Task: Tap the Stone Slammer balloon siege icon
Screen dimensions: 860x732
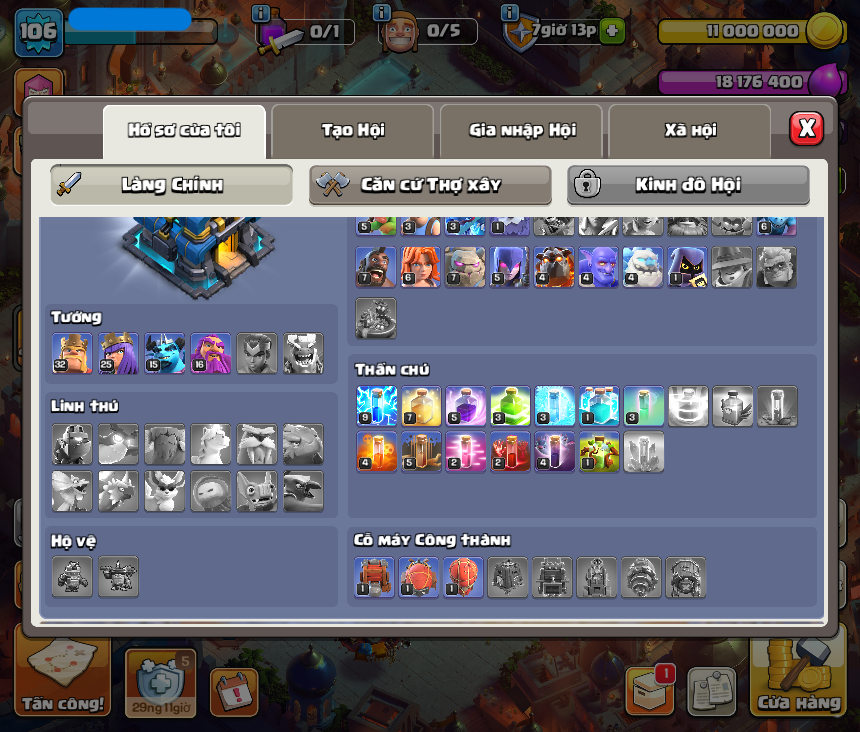Action: click(463, 577)
